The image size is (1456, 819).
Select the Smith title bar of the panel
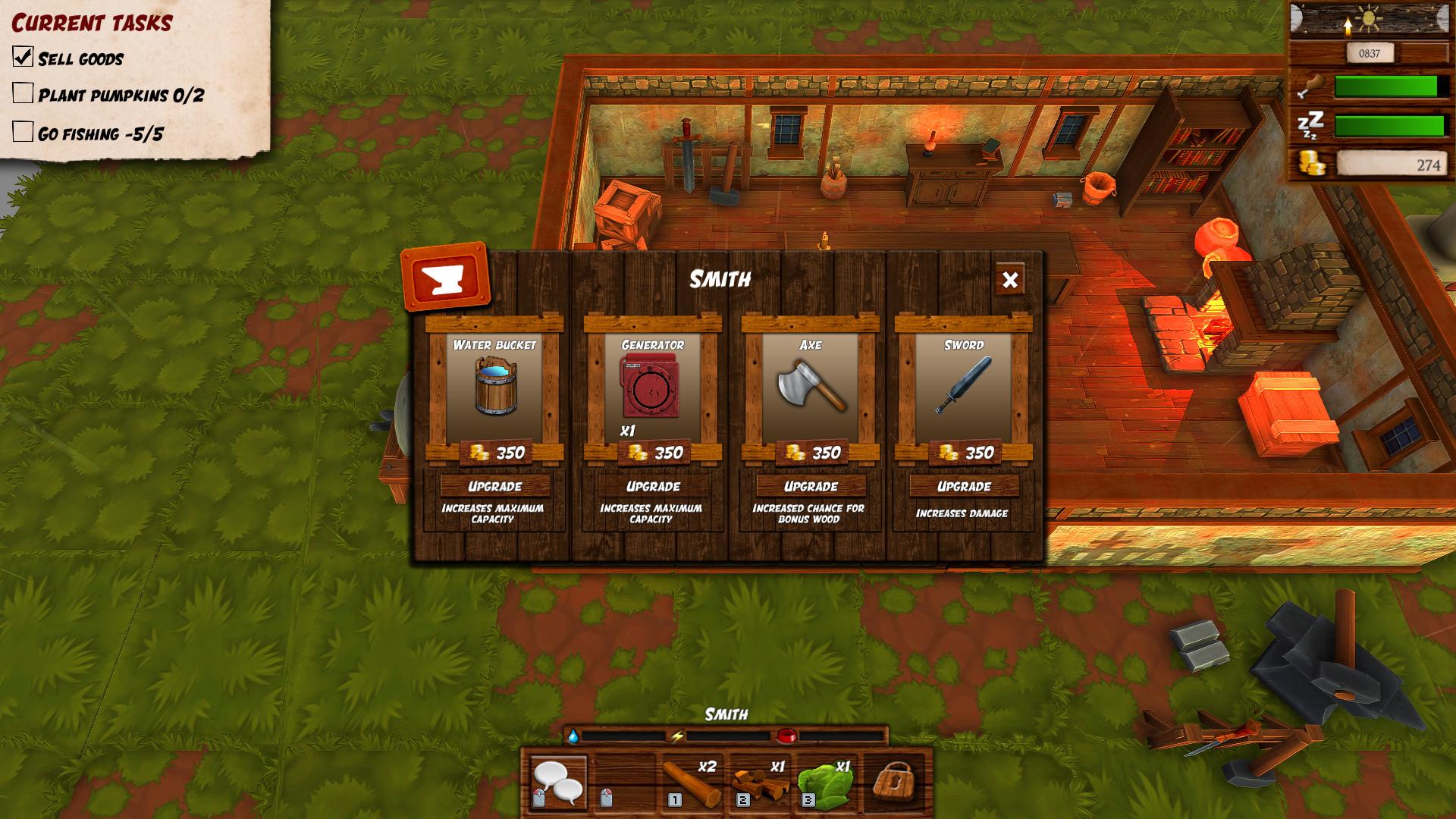719,279
